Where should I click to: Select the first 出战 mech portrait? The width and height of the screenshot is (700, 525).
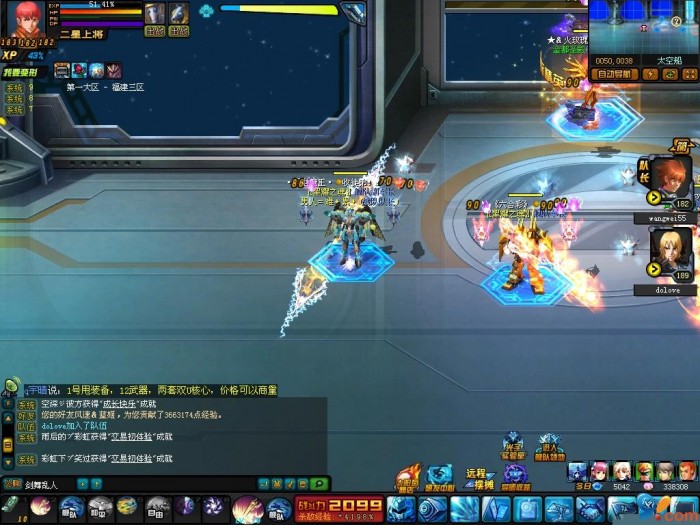(x=154, y=14)
